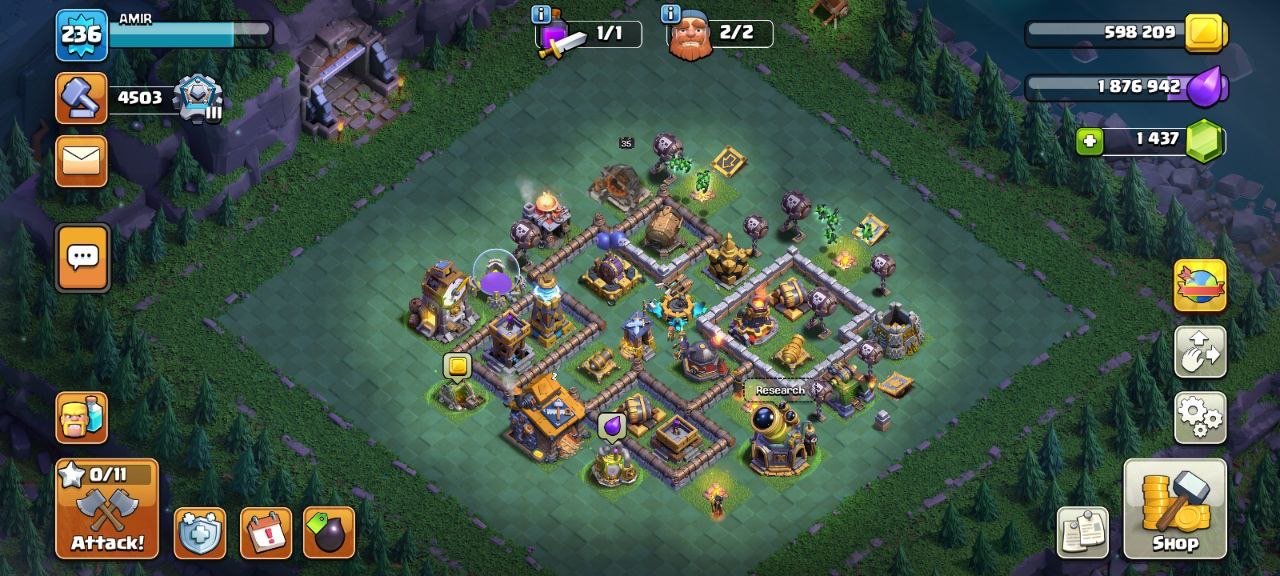The image size is (1280, 576).
Task: Open the Shop menu
Action: (x=1175, y=508)
